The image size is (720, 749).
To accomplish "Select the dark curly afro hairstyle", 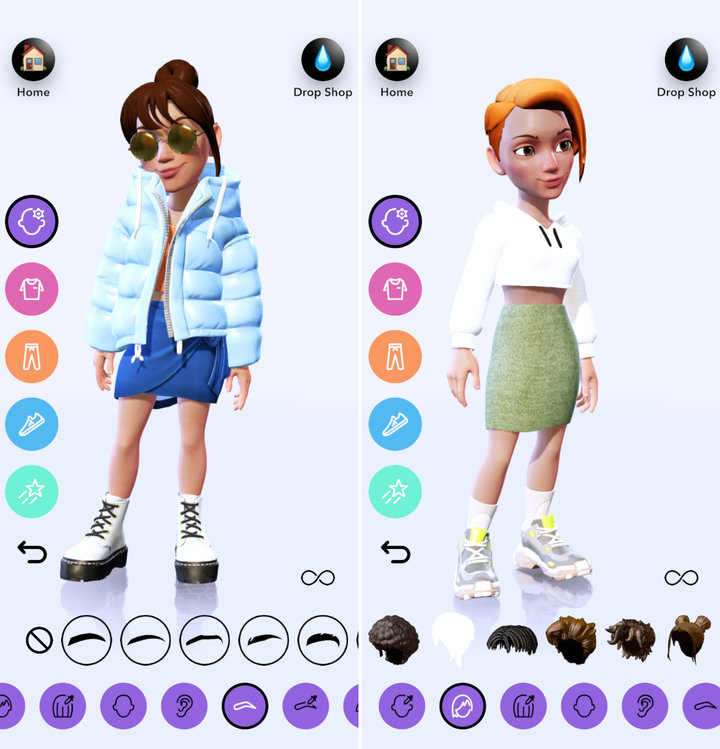I will click(x=394, y=639).
